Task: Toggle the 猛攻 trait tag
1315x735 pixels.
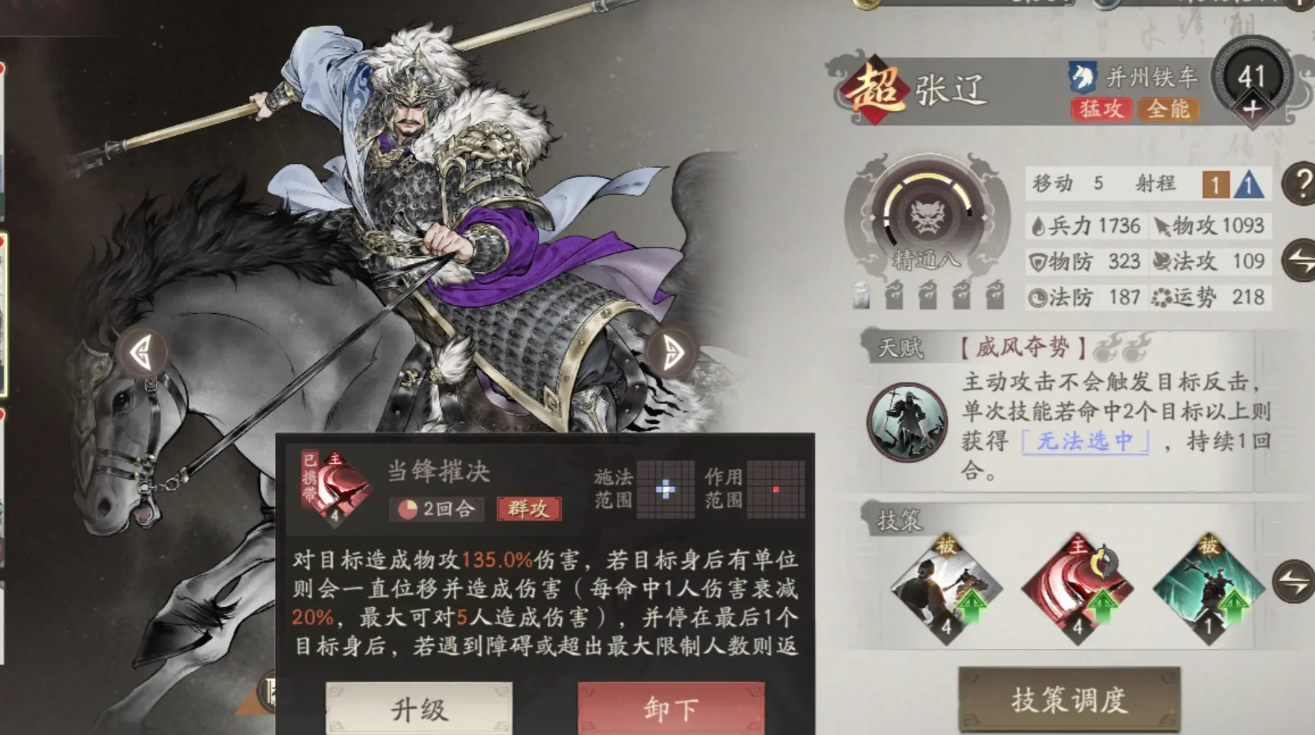Action: tap(1103, 111)
